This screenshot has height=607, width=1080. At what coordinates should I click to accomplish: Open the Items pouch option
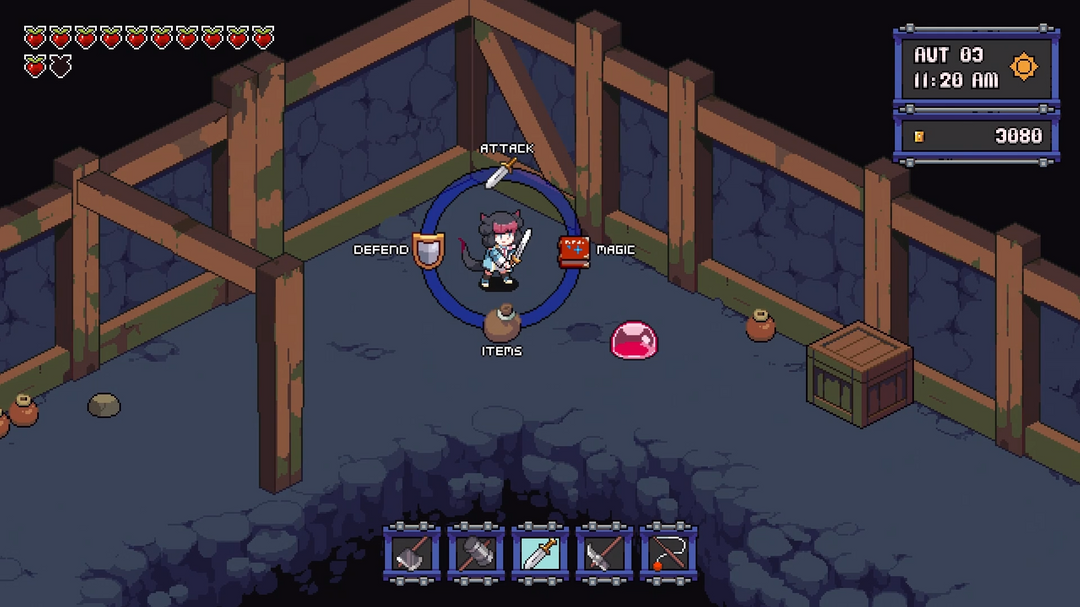pyautogui.click(x=500, y=324)
